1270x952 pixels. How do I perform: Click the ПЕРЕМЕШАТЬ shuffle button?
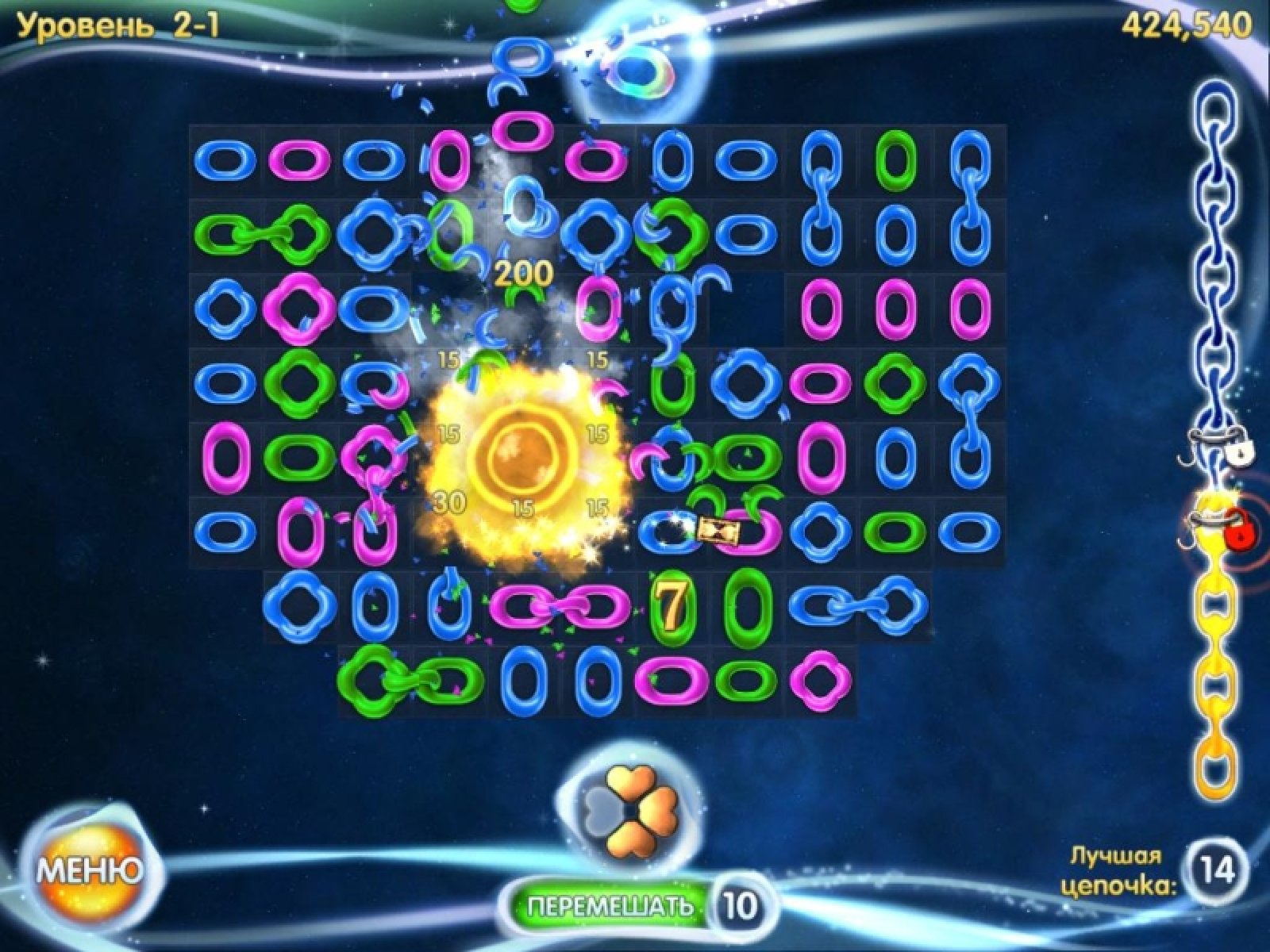(x=610, y=905)
